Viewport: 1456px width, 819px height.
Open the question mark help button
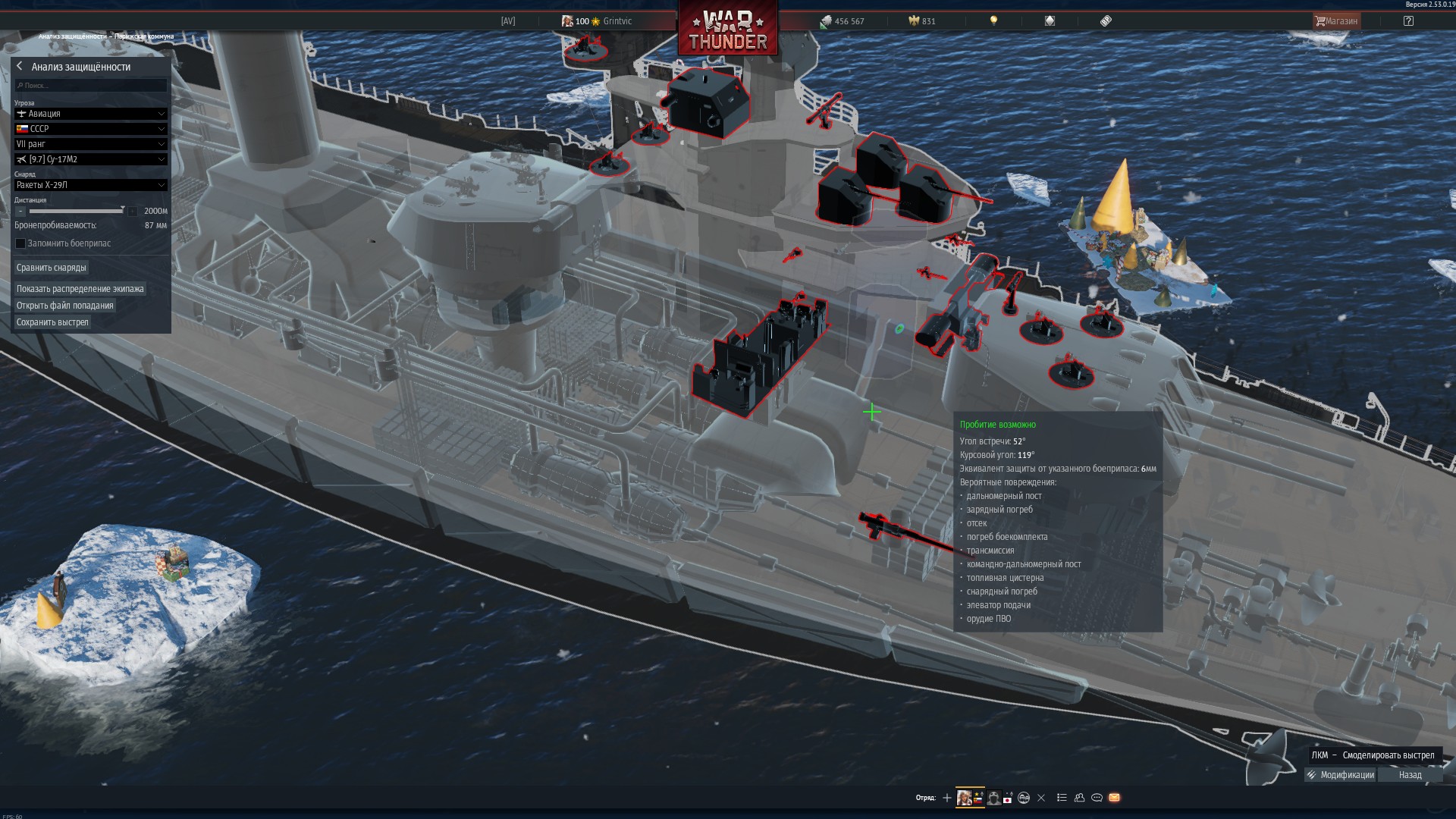point(1408,21)
